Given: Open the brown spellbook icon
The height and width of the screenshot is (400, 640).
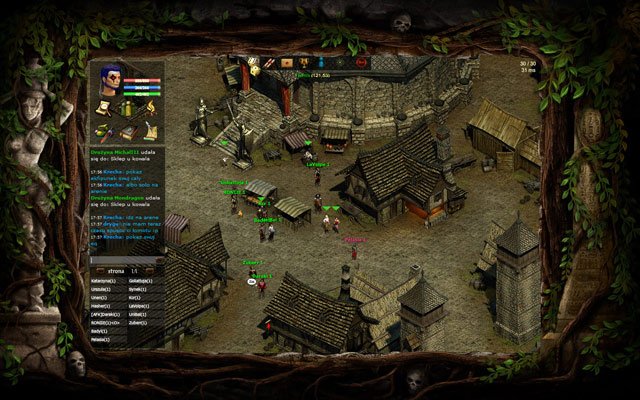Looking at the screenshot, I should (127, 130).
